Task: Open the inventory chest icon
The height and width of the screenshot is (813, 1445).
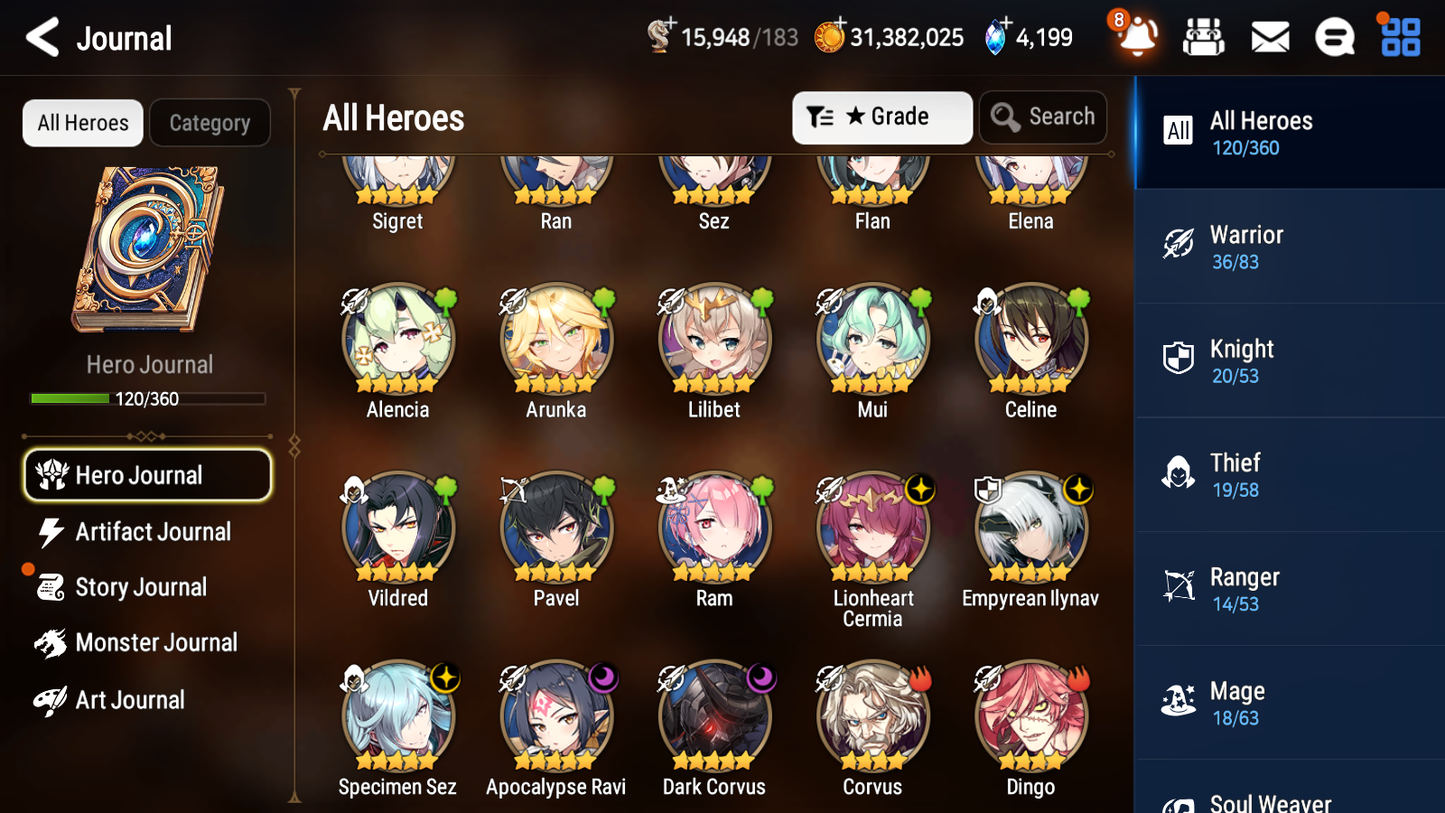Action: (1203, 36)
